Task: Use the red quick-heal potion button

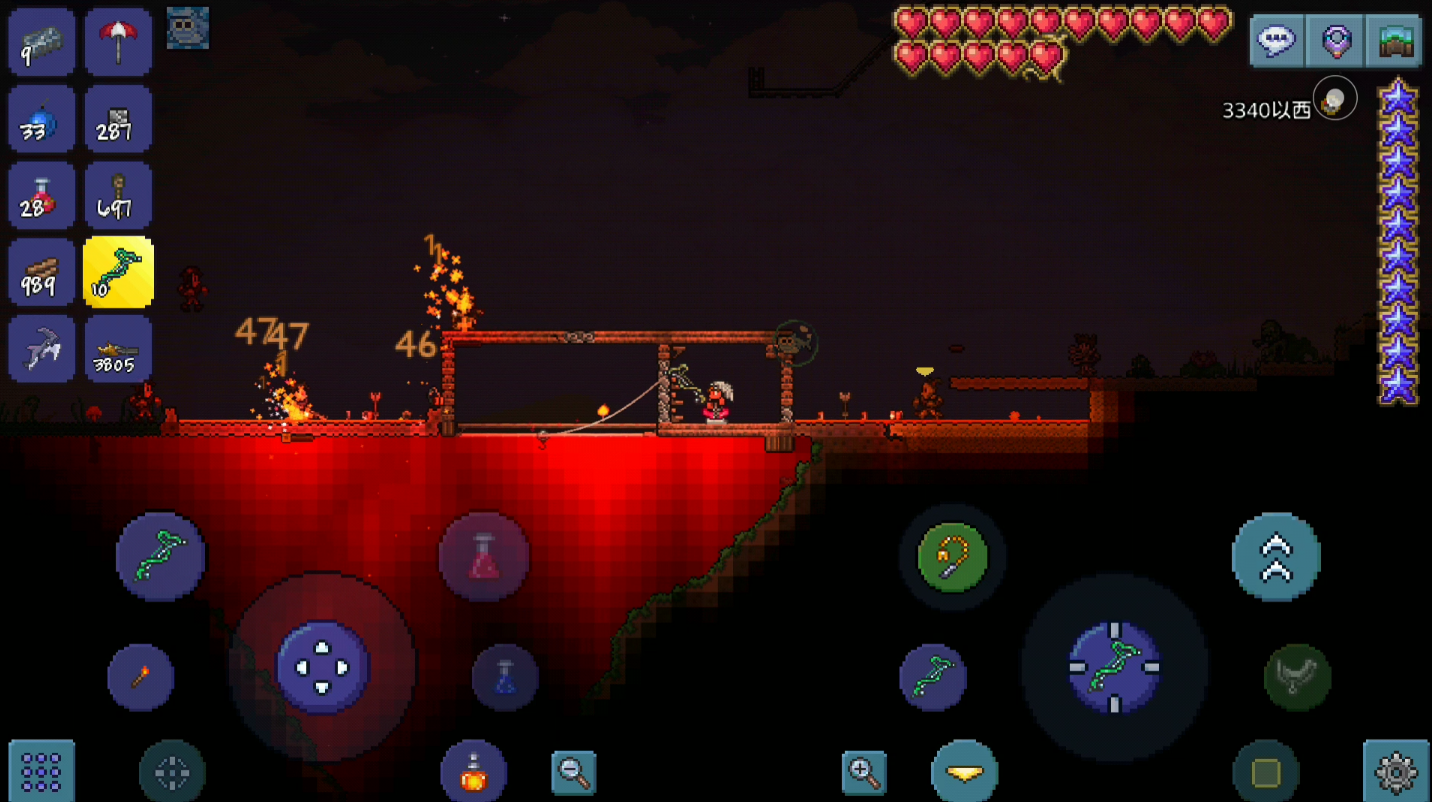Action: pos(484,556)
